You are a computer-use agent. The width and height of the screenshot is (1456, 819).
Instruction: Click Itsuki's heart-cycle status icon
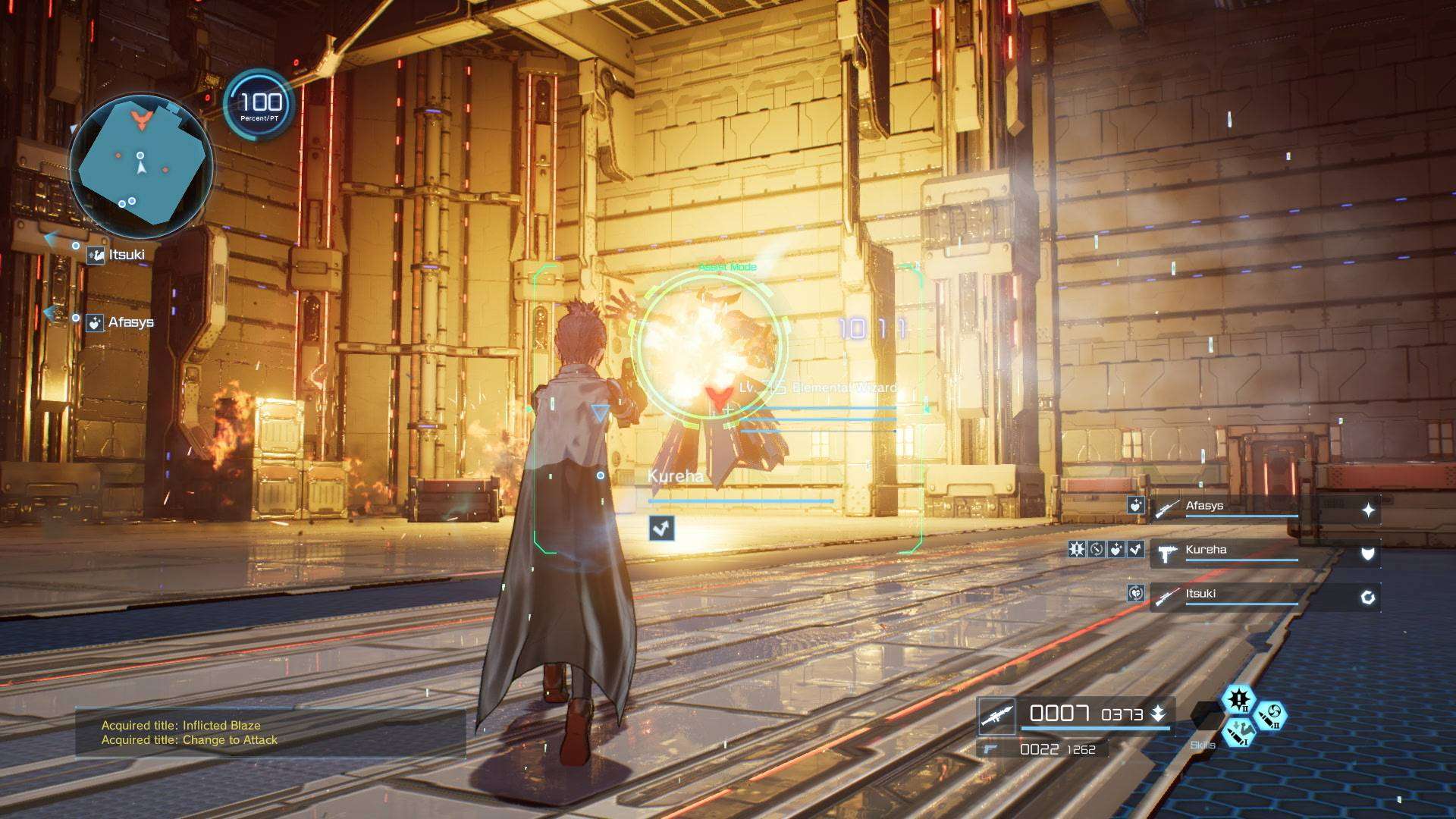1135,593
